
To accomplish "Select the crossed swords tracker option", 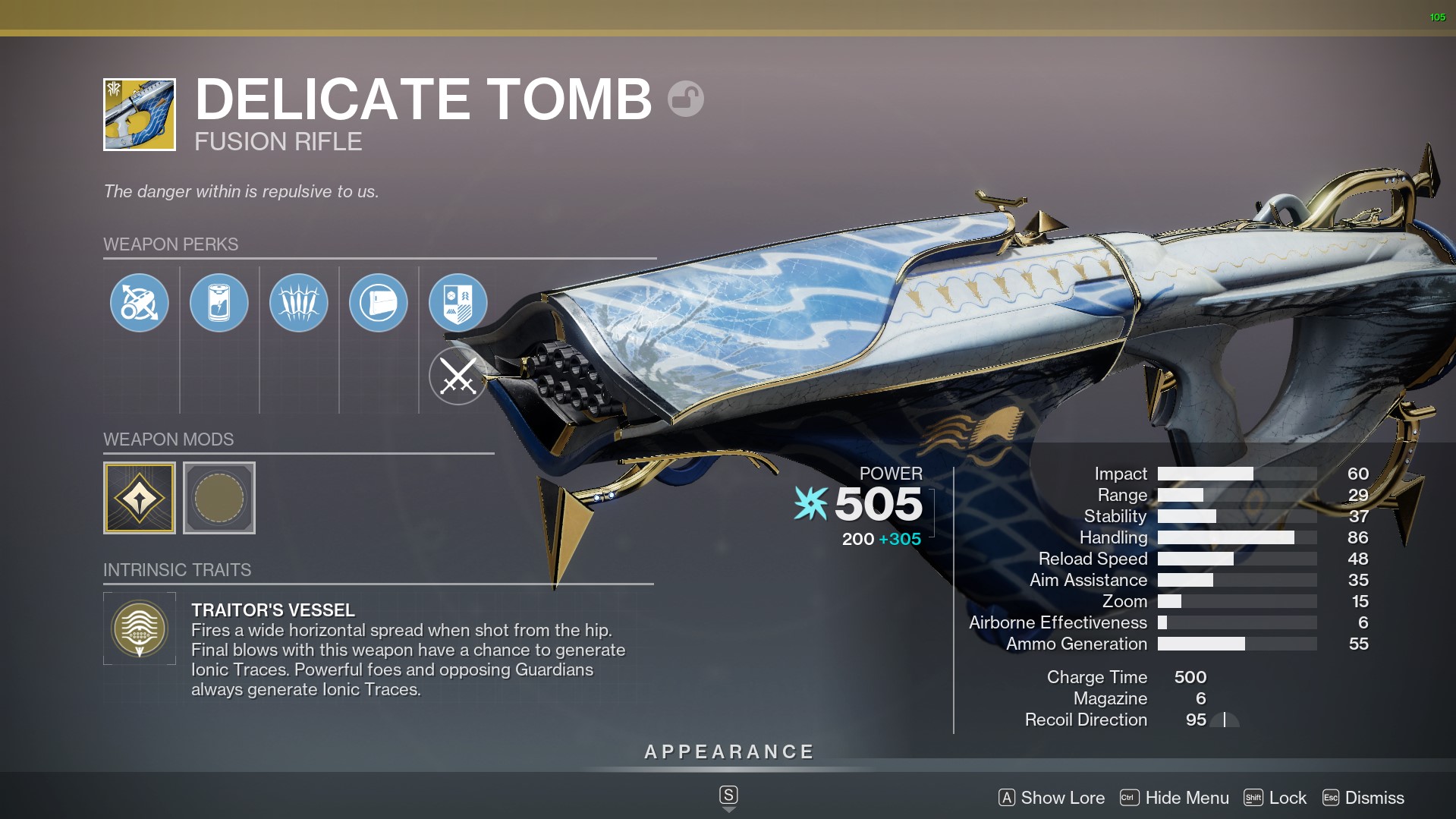I will click(x=458, y=376).
